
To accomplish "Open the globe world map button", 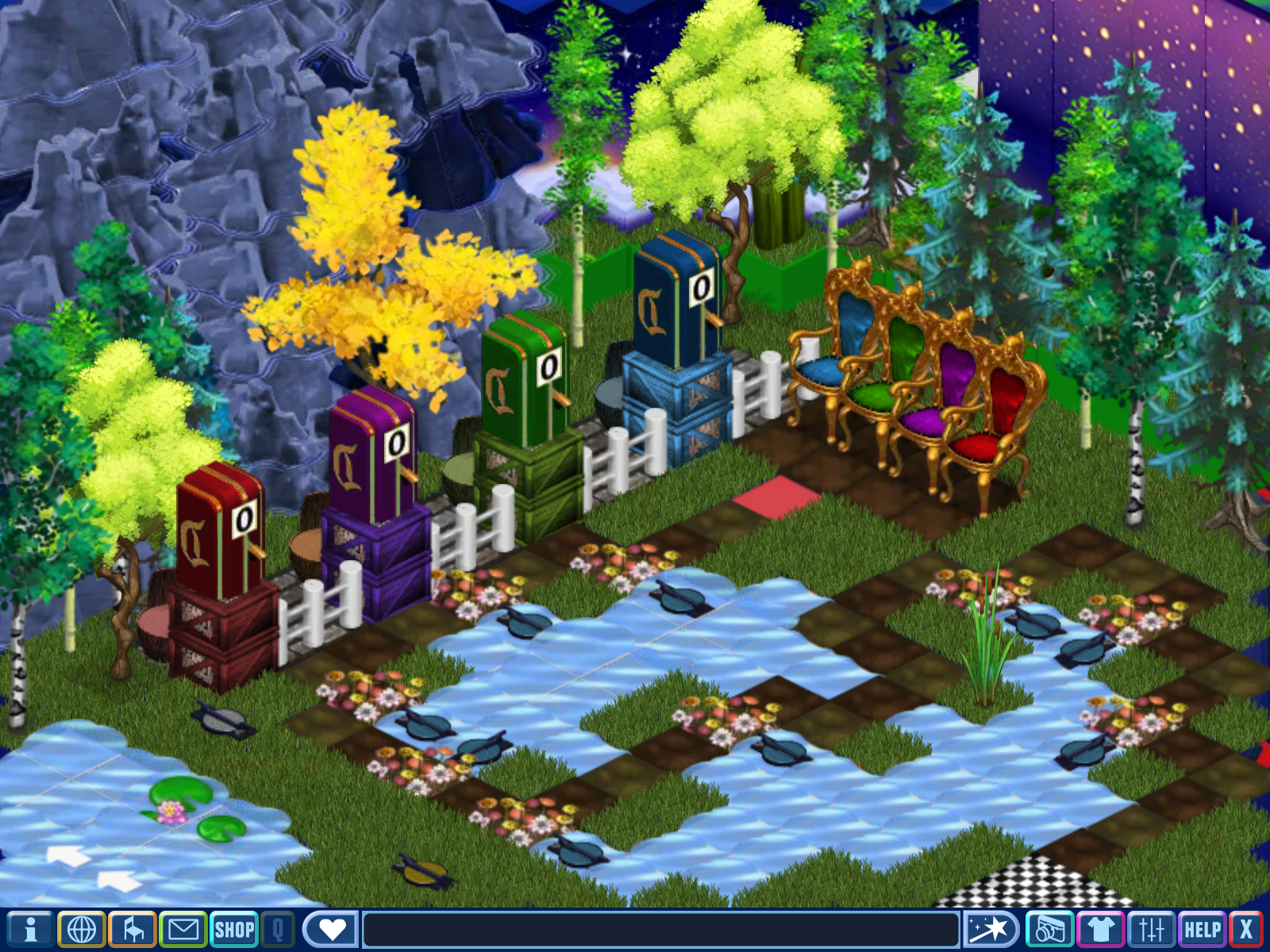I will pyautogui.click(x=81, y=929).
